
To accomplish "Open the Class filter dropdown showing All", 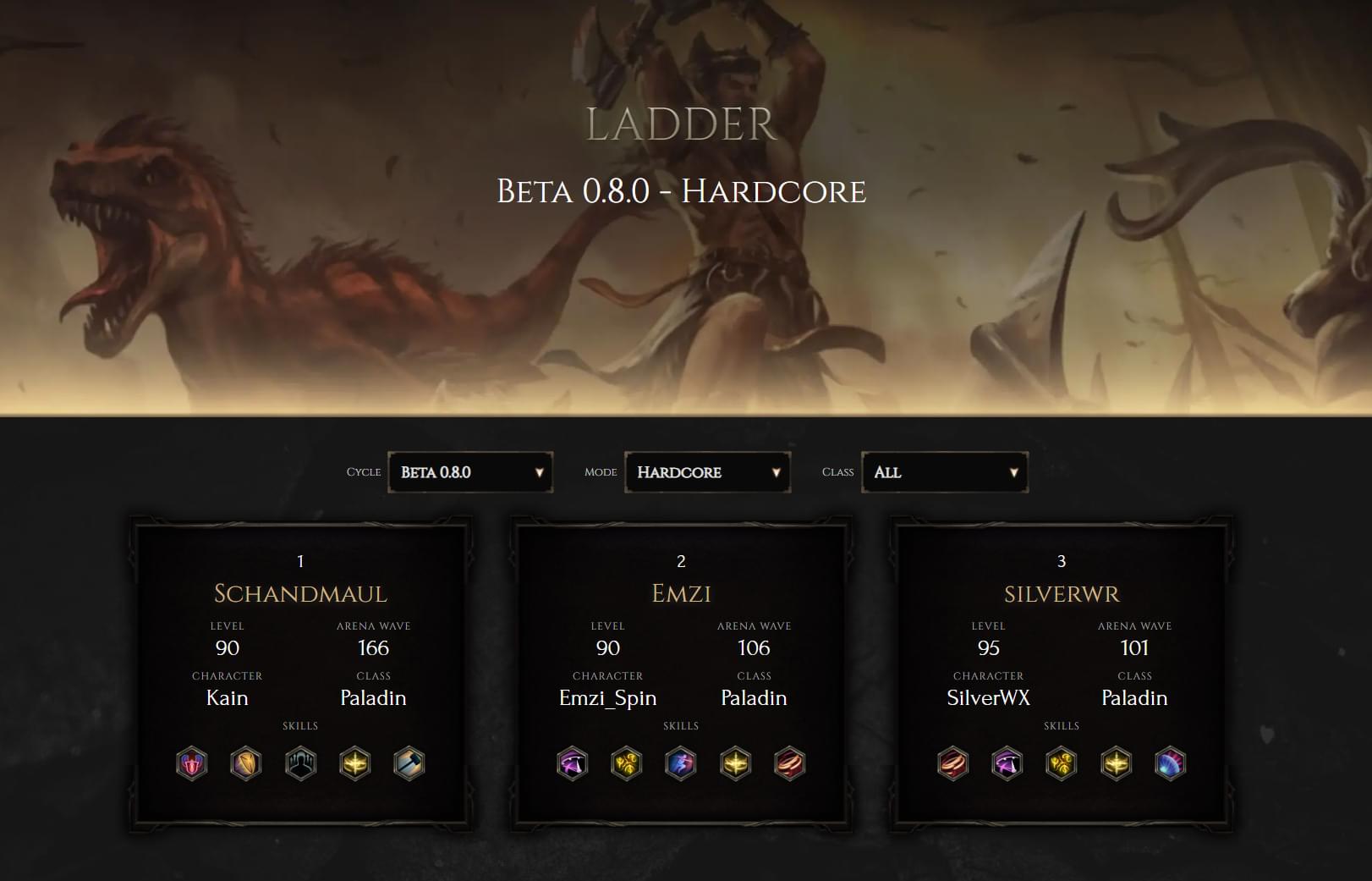I will pyautogui.click(x=944, y=472).
